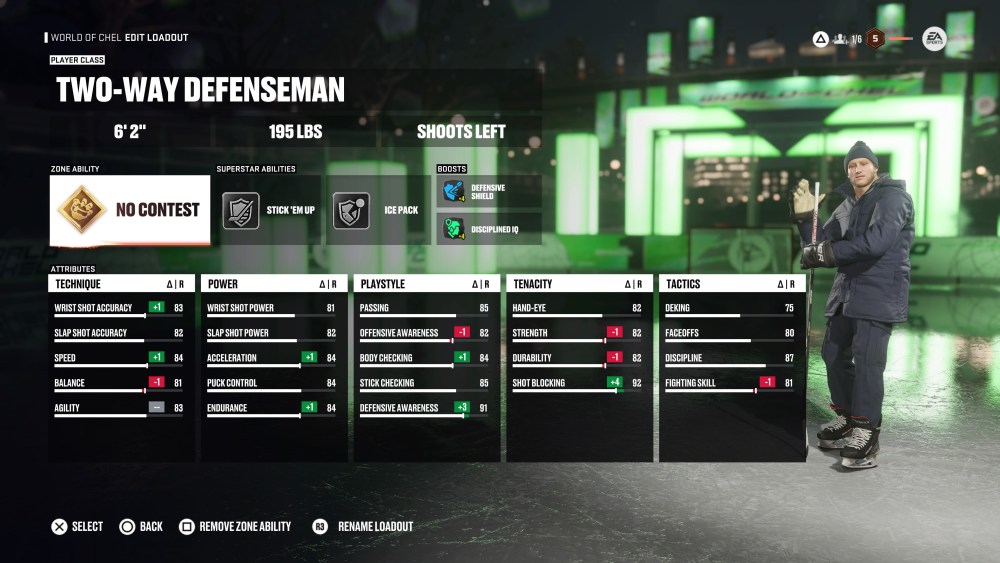Change the 195 LBS weight setting
Image resolution: width=1000 pixels, height=563 pixels.
(295, 131)
